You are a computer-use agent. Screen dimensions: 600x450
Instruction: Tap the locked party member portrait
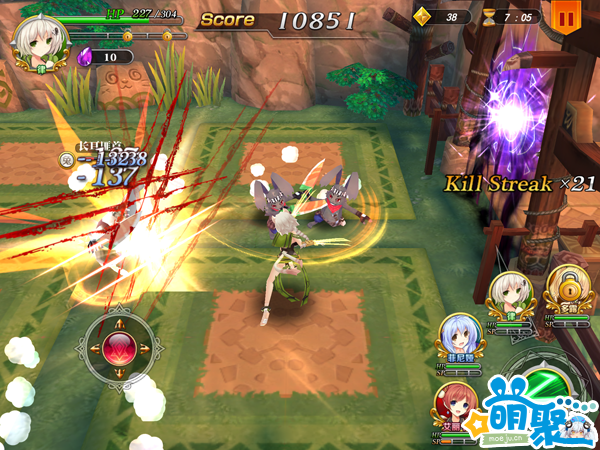point(566,287)
